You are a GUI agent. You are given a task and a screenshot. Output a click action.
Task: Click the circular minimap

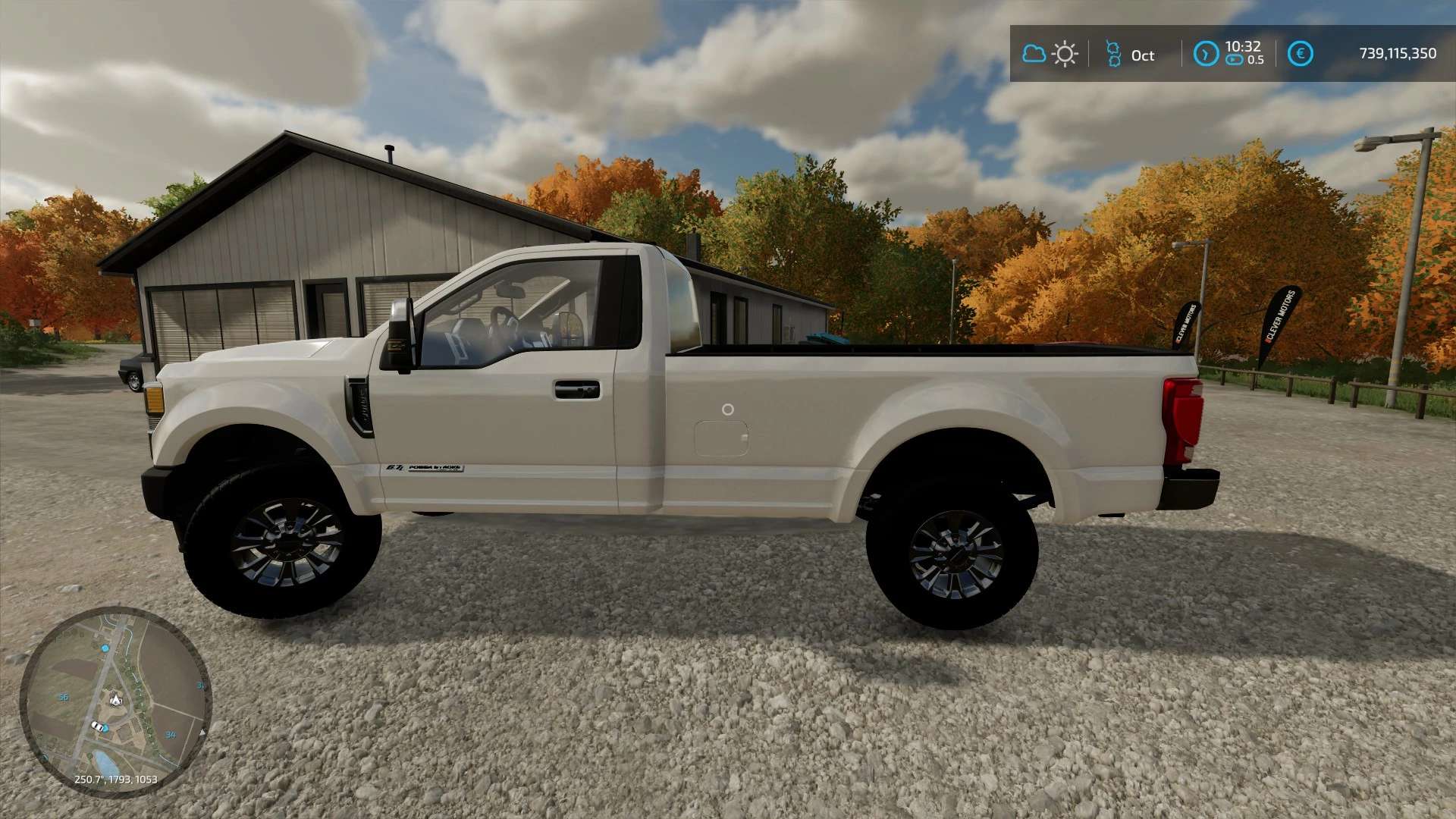point(115,701)
